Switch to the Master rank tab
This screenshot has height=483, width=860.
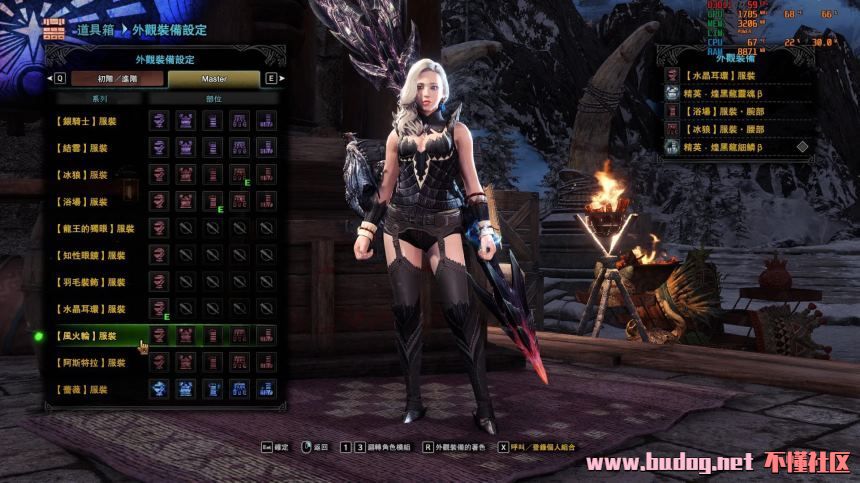[214, 78]
